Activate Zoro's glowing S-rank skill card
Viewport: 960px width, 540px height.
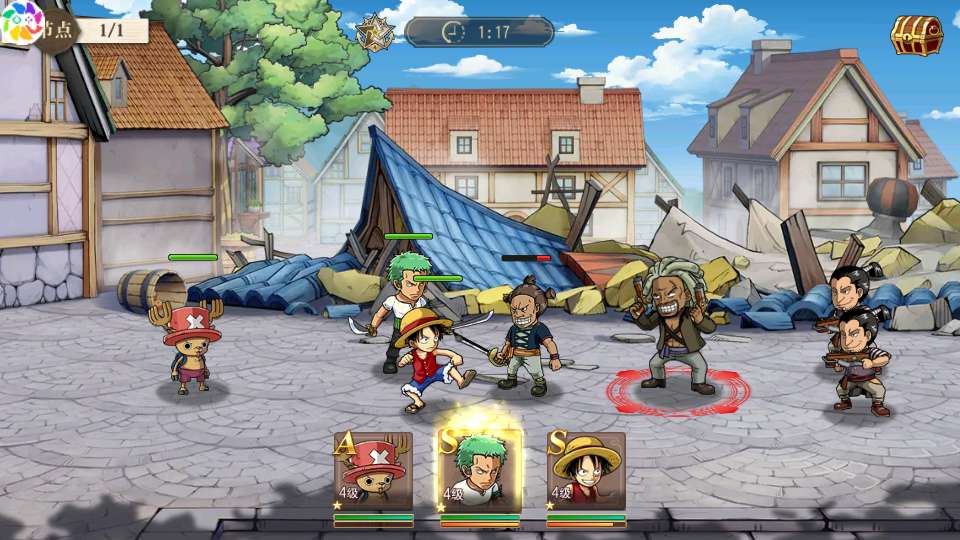point(480,471)
